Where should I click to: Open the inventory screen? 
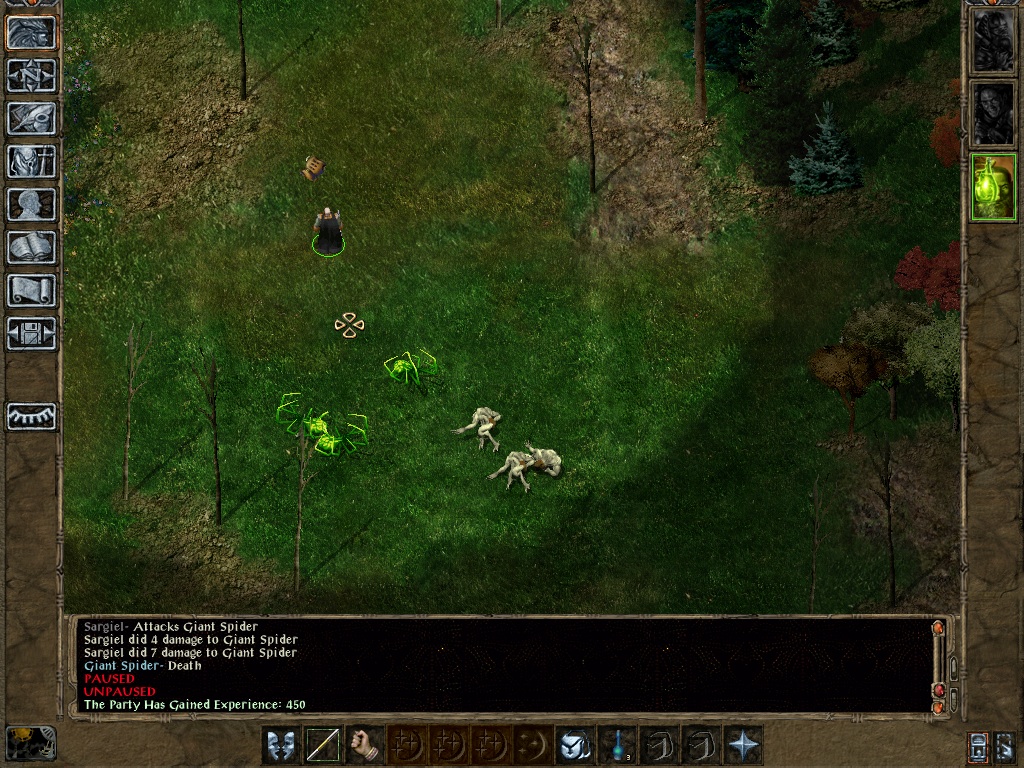coord(31,161)
